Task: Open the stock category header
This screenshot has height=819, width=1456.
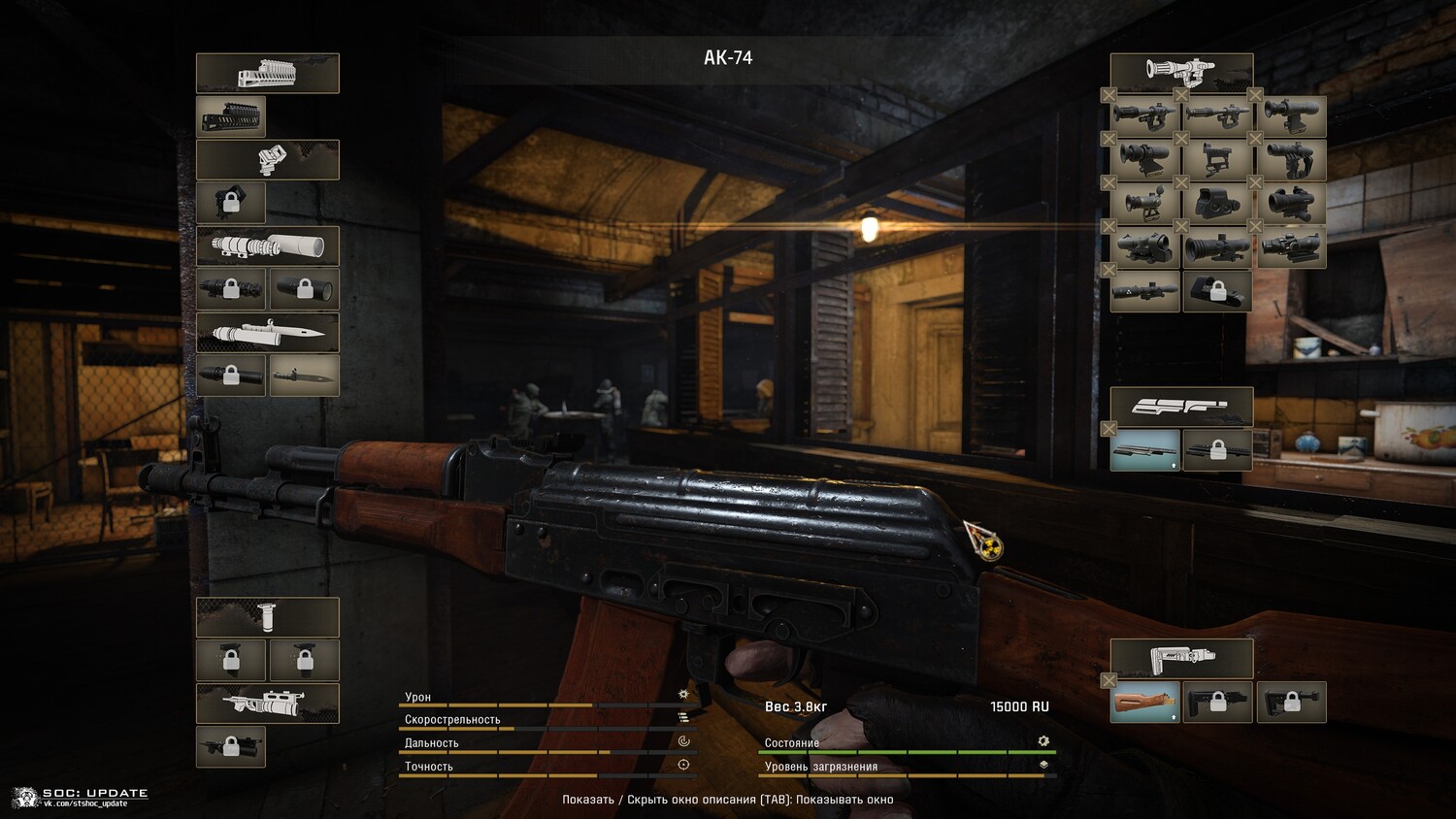Action: coord(1181,658)
